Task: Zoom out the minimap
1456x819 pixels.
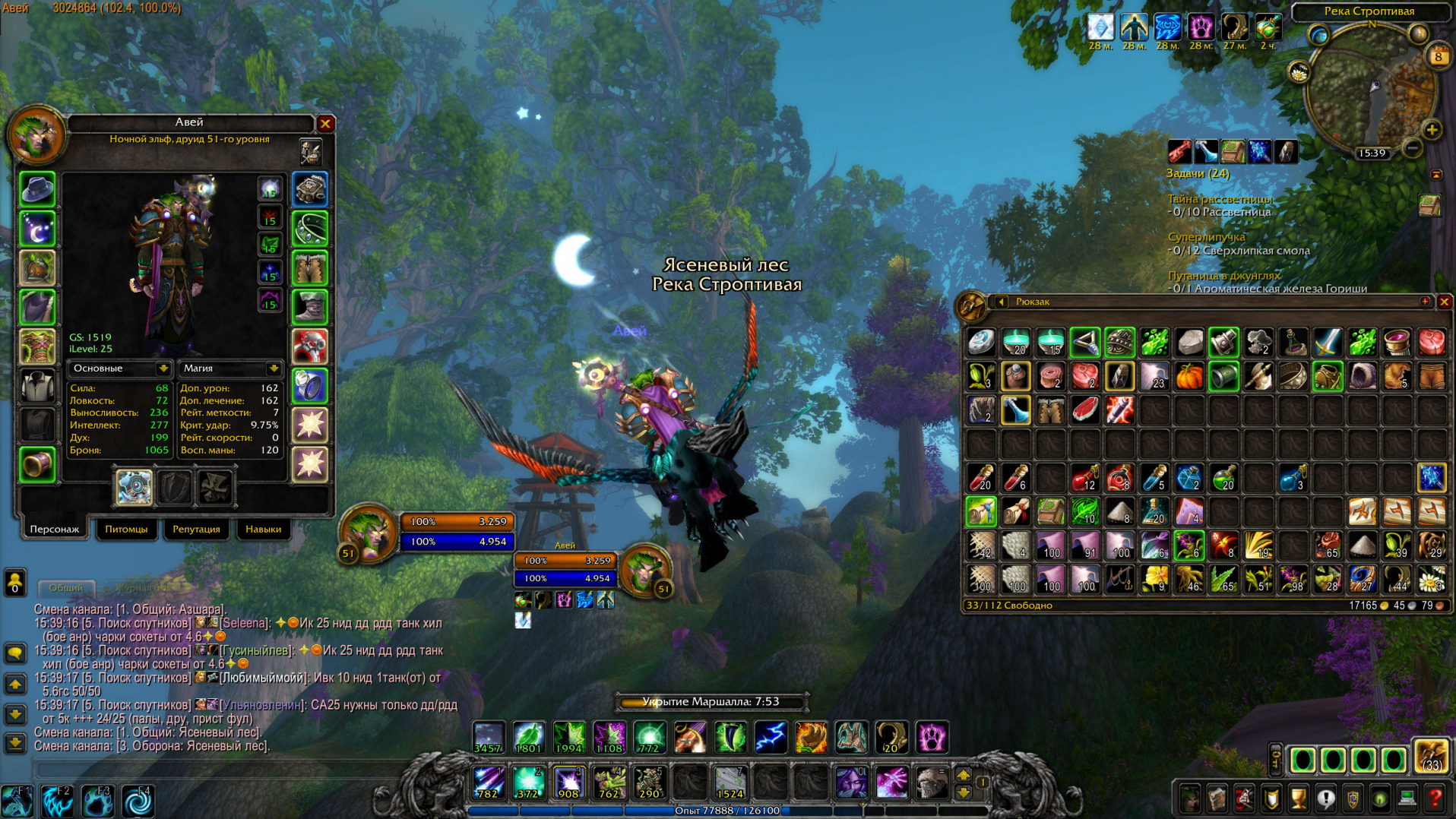Action: click(x=1412, y=147)
